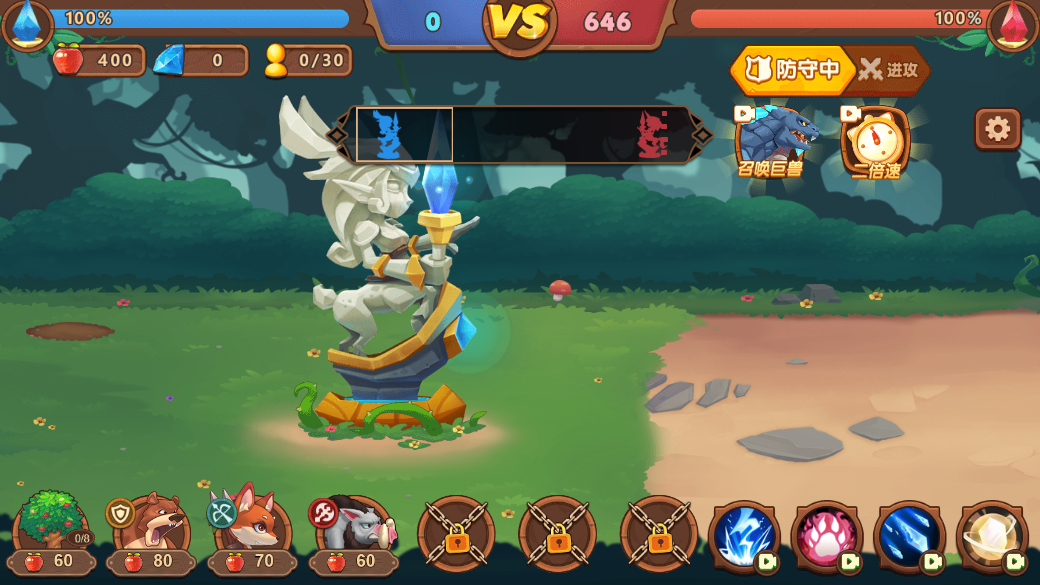Use the blue comet strike skill
Viewport: 1040px width, 585px height.
tap(909, 537)
